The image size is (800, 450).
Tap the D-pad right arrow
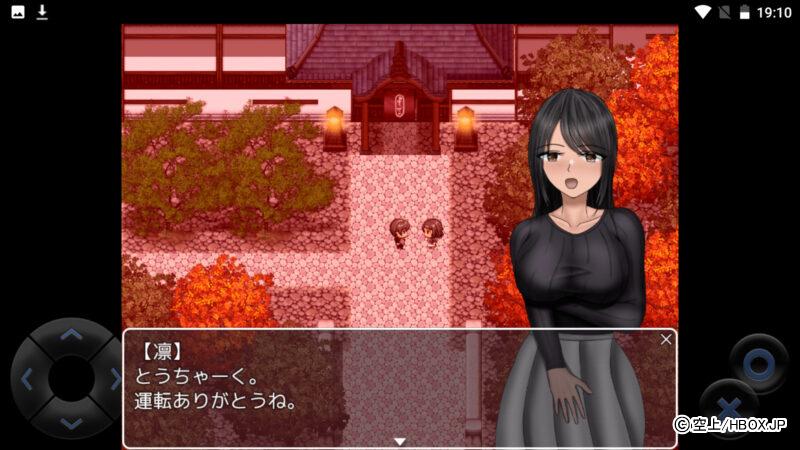point(114,379)
